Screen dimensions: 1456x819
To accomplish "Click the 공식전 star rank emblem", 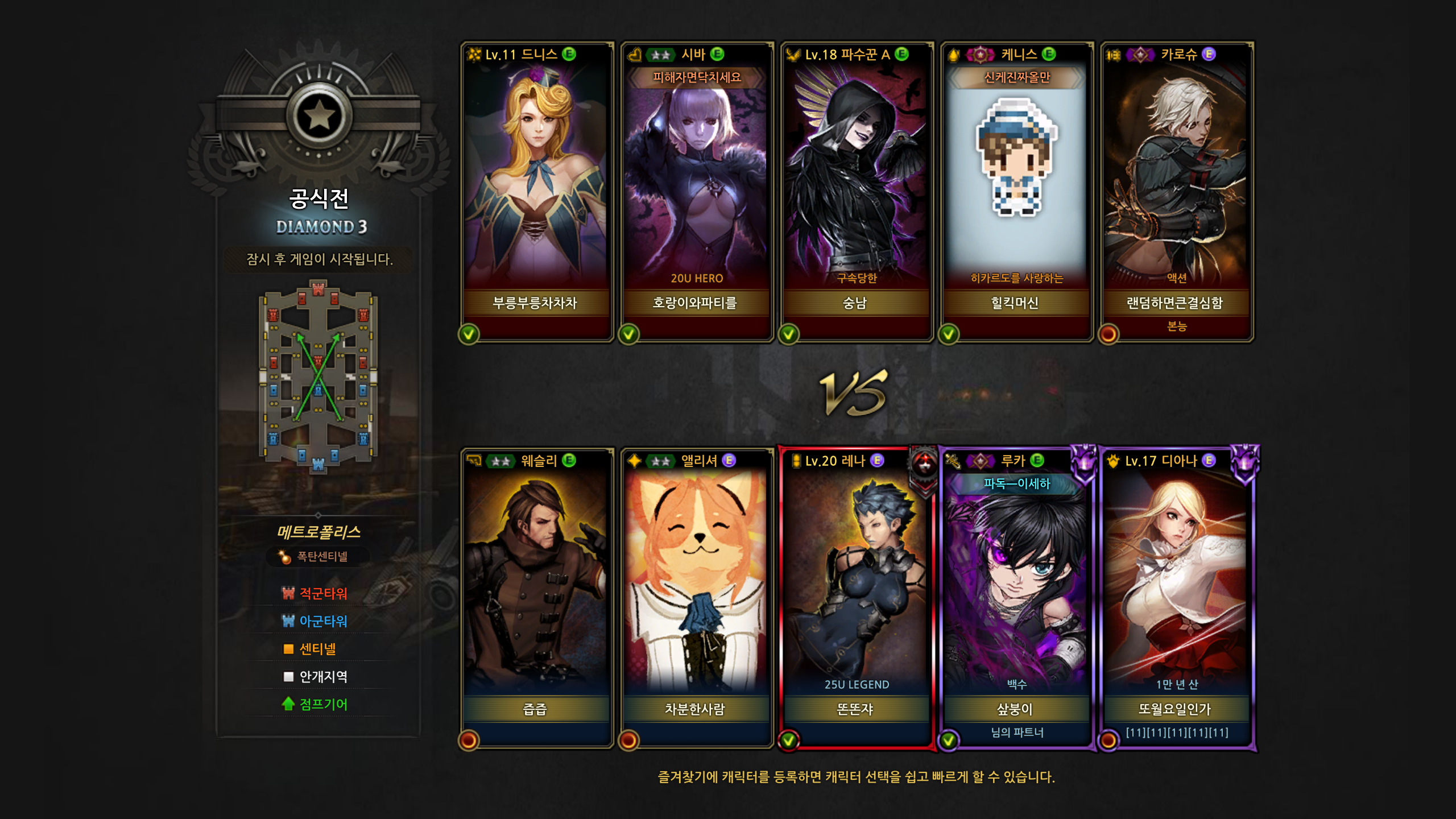I will (318, 117).
